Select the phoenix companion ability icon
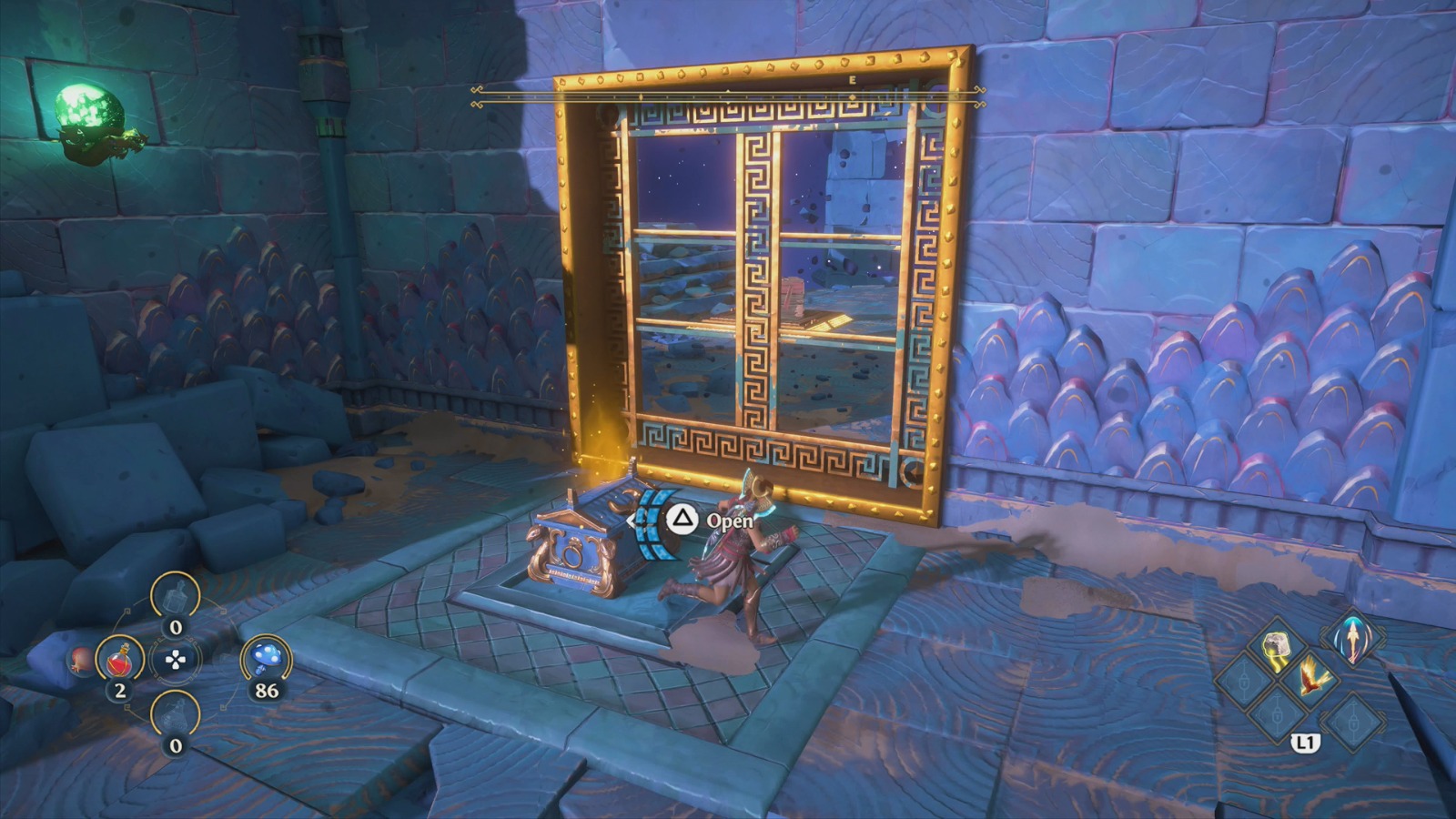1456x819 pixels. tap(1313, 679)
